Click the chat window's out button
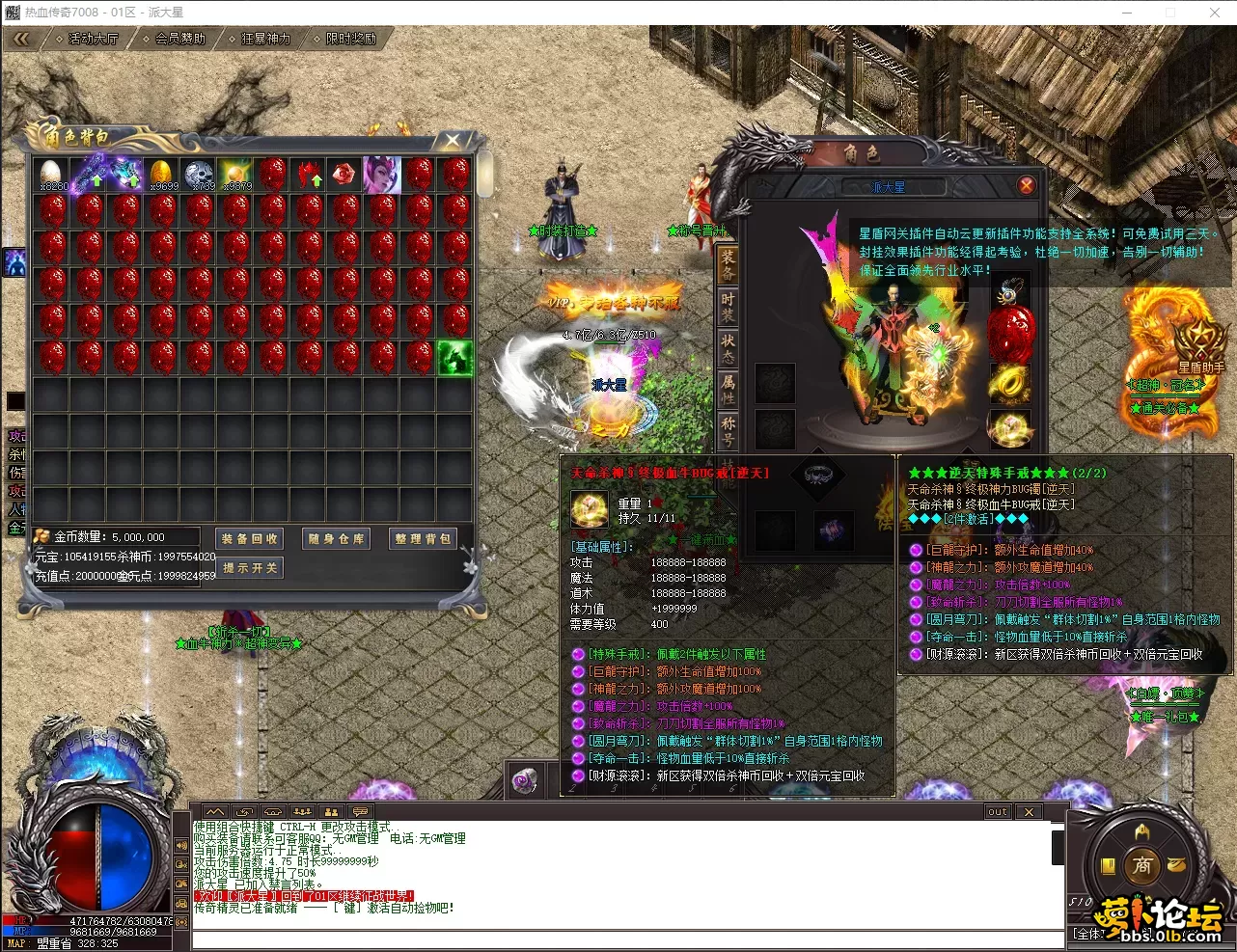The image size is (1237, 952). click(x=998, y=812)
